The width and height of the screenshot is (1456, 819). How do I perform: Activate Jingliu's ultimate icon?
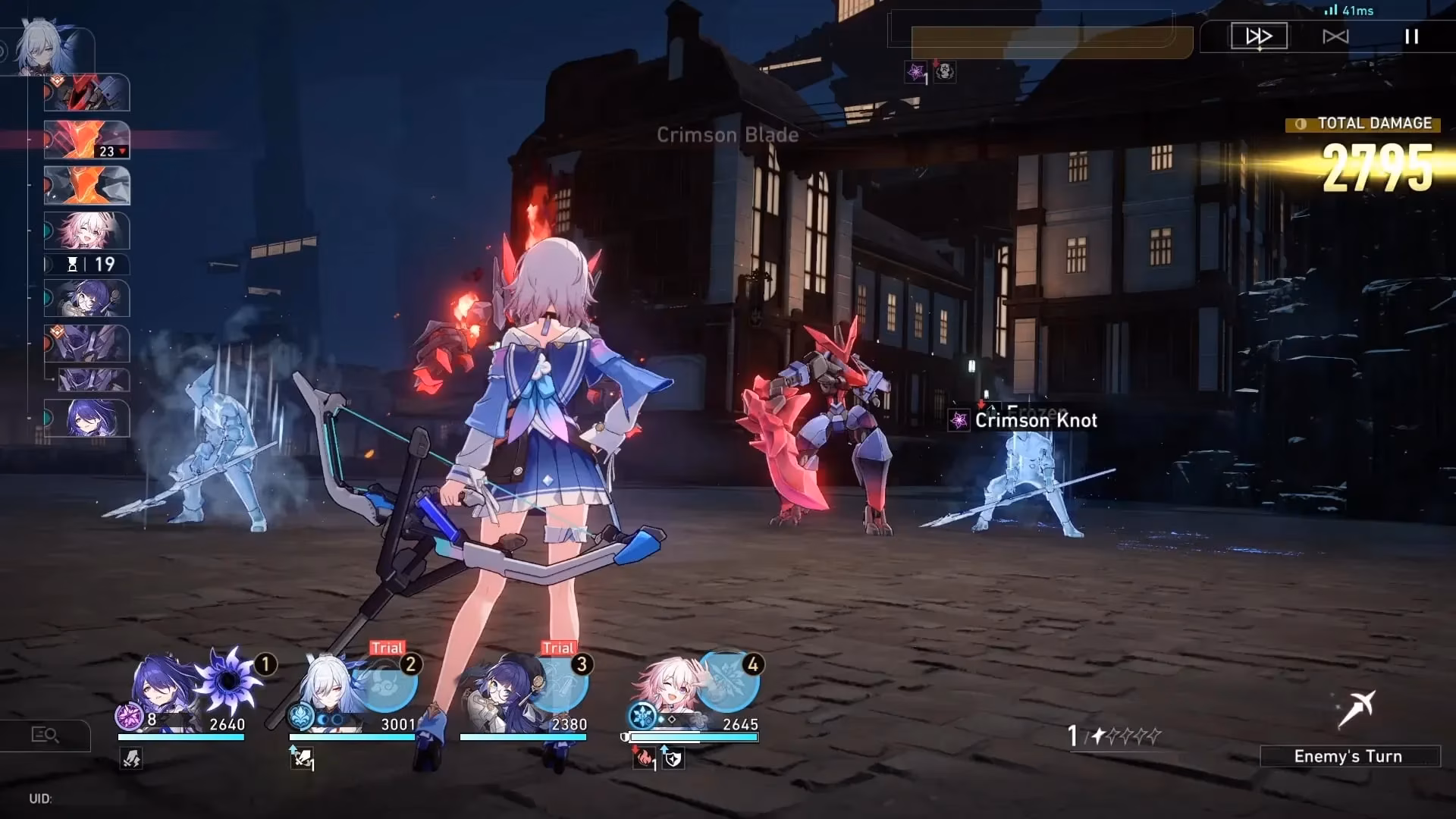coord(388,682)
